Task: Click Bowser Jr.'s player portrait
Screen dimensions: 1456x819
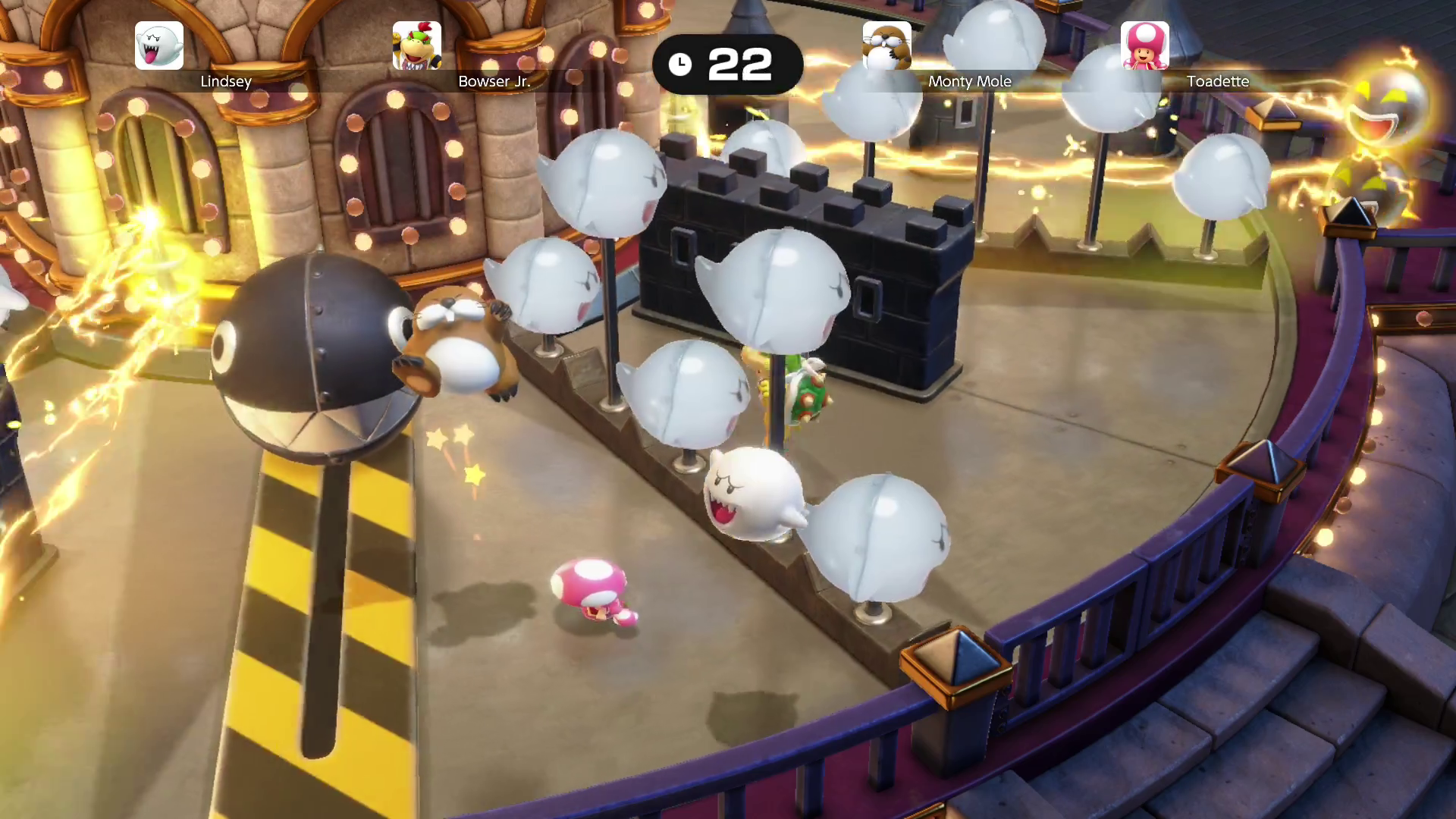Action: pos(416,45)
